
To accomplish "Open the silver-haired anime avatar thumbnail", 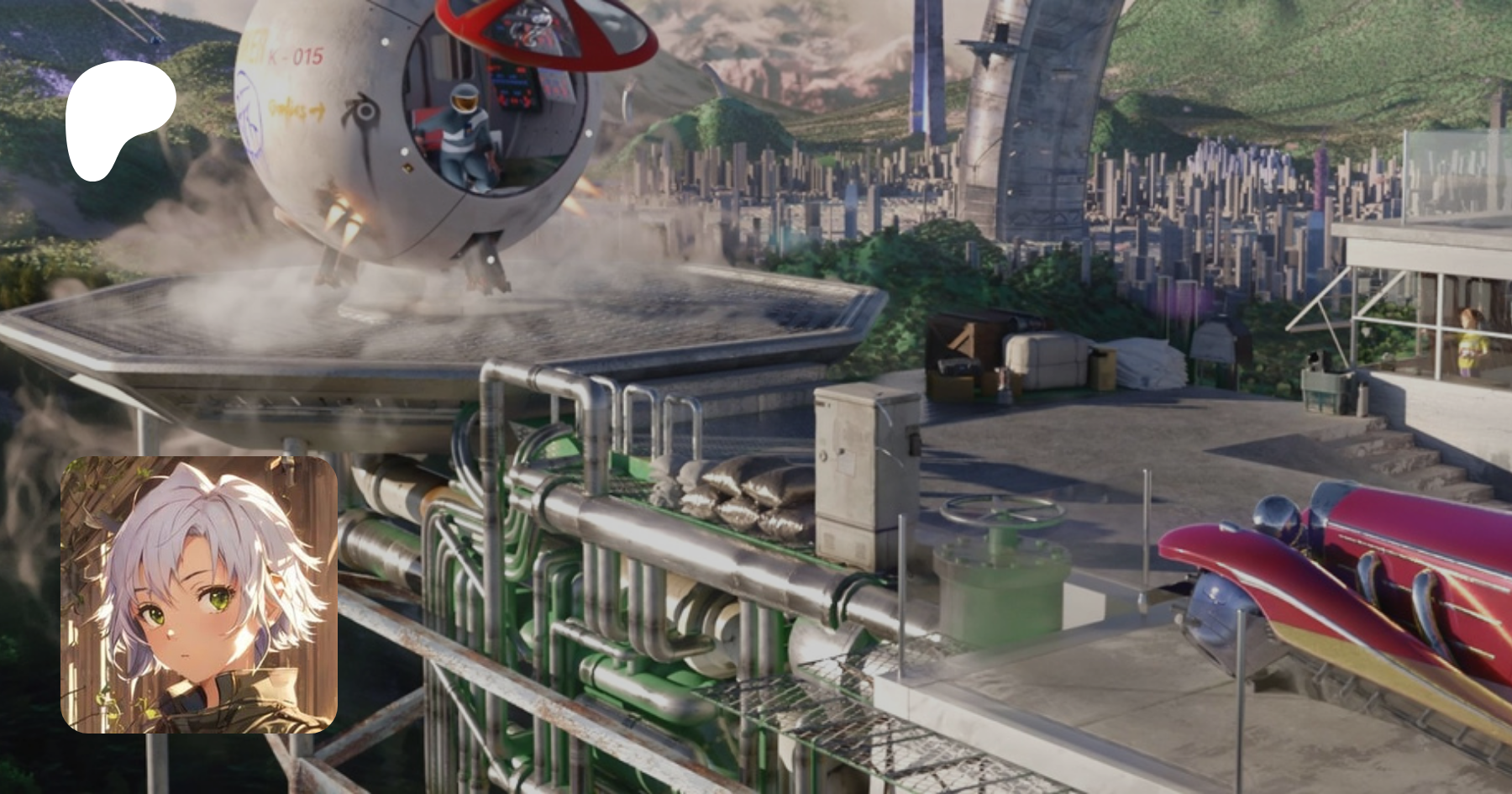I will point(199,595).
